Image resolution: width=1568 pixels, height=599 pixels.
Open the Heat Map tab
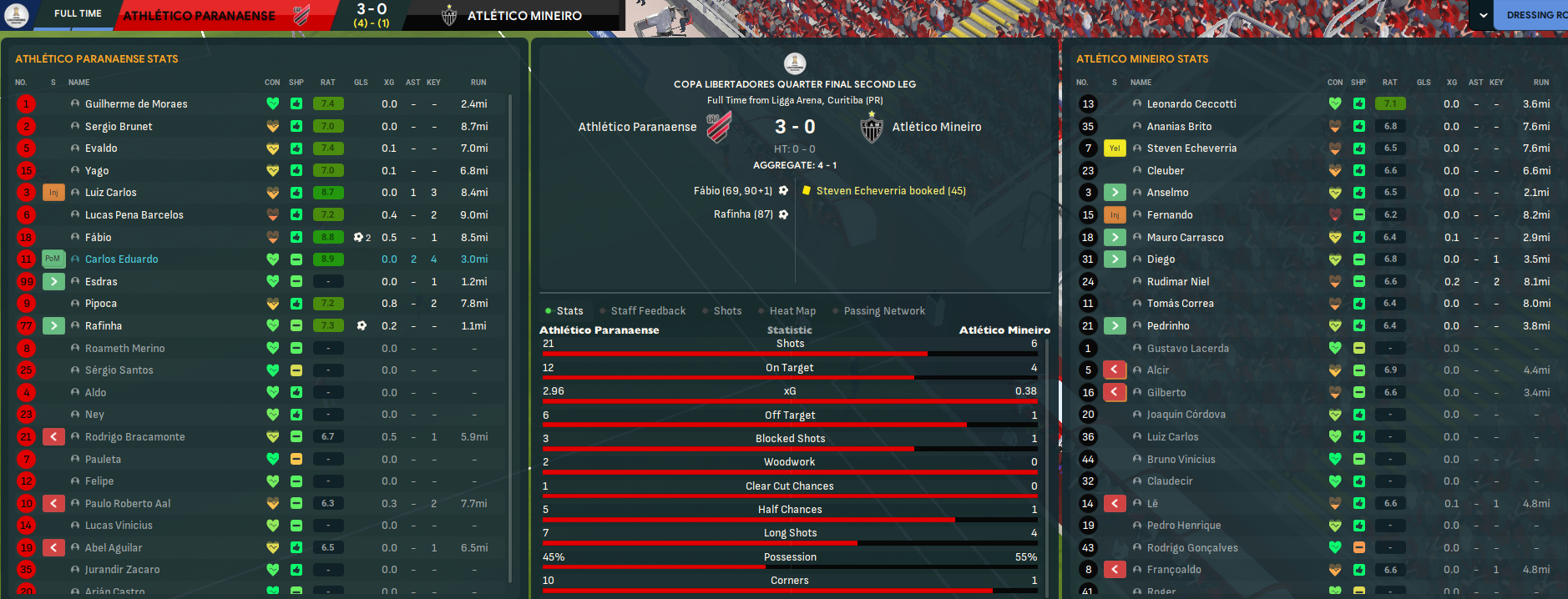(x=792, y=311)
